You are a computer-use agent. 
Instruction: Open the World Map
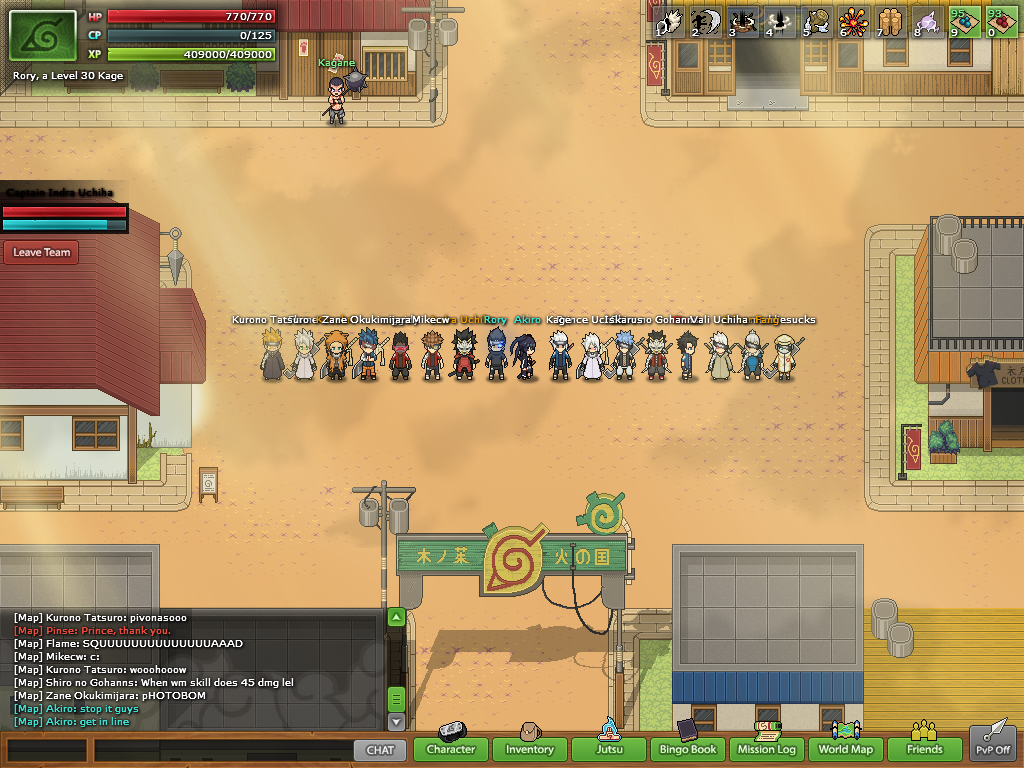[x=846, y=749]
